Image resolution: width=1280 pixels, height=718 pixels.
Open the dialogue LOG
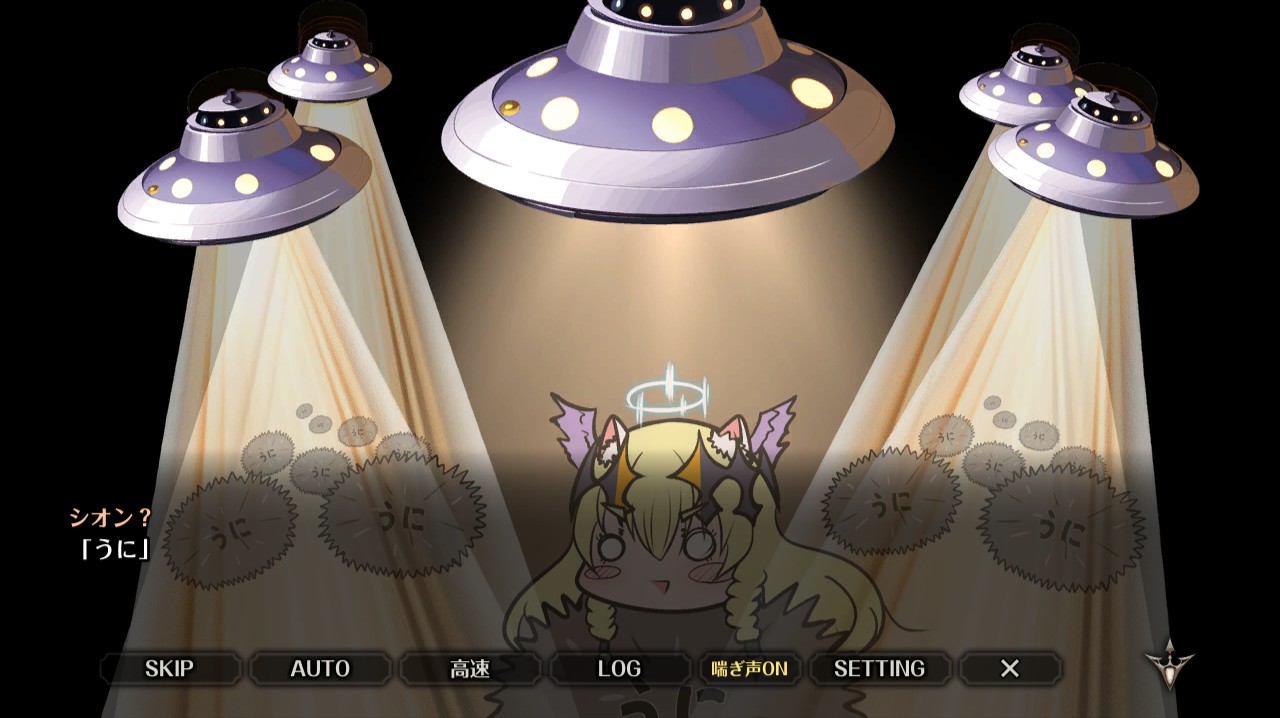tap(619, 668)
